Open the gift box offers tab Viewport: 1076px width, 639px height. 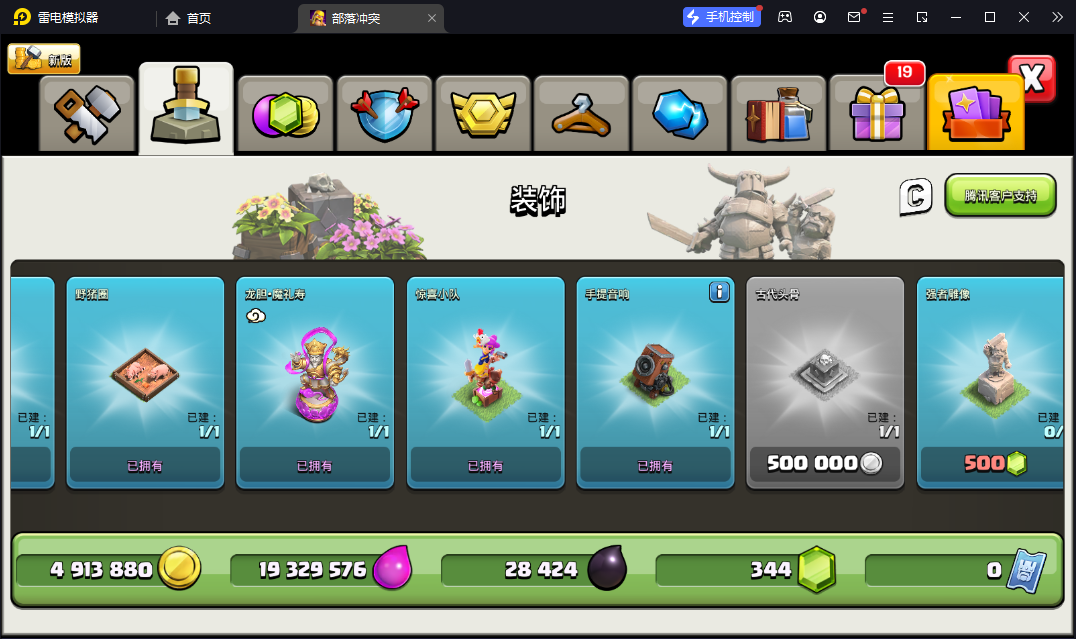pyautogui.click(x=876, y=114)
